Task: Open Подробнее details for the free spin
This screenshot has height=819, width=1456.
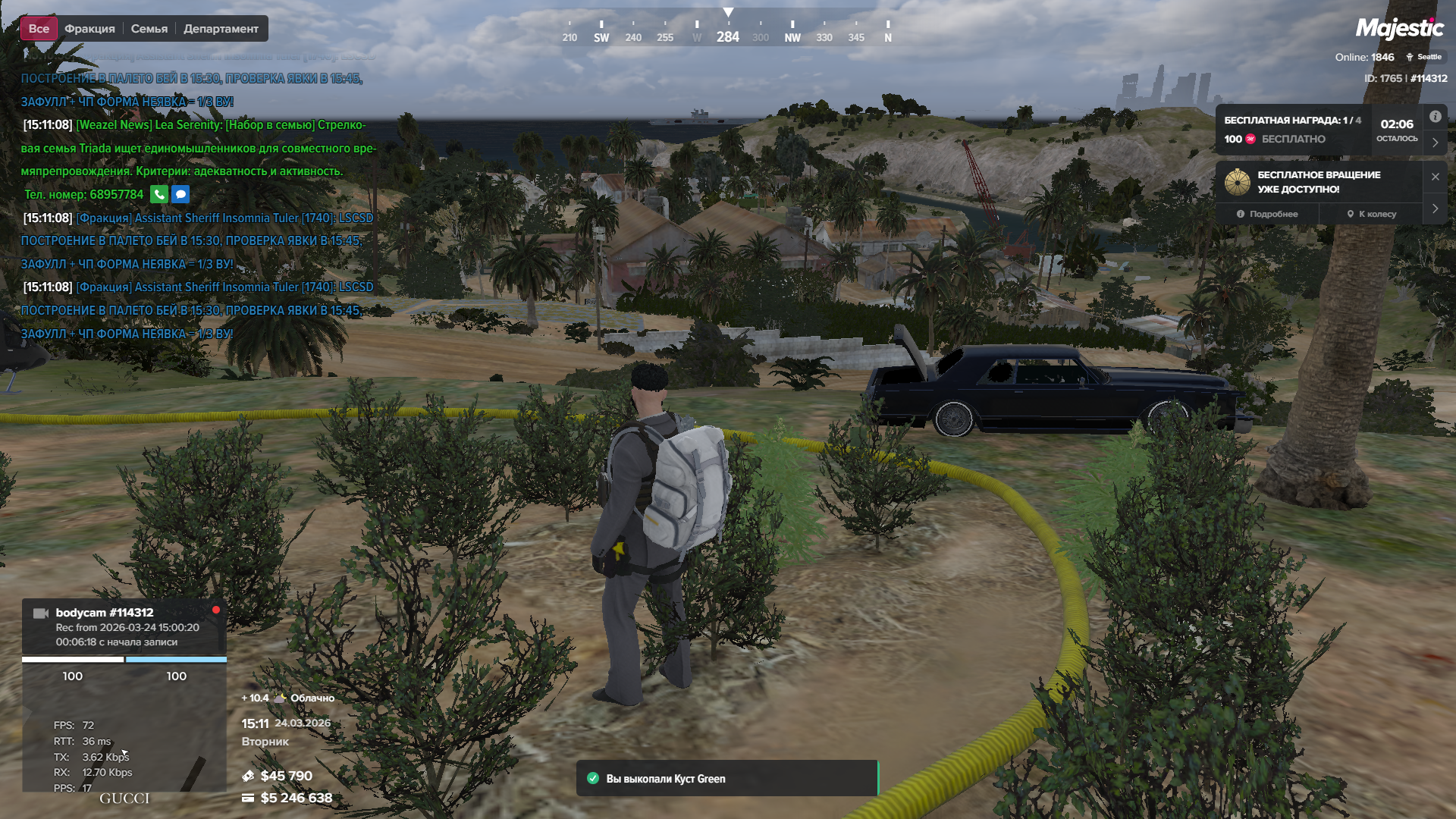Action: pos(1267,214)
